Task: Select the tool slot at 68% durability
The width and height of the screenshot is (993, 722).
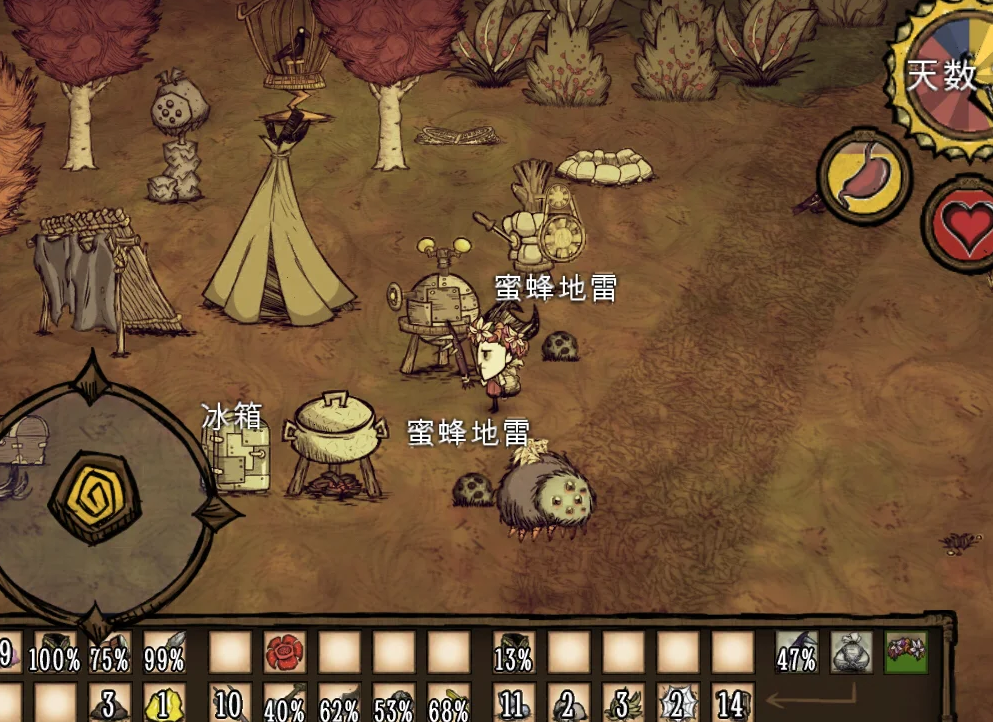Action: [x=448, y=703]
